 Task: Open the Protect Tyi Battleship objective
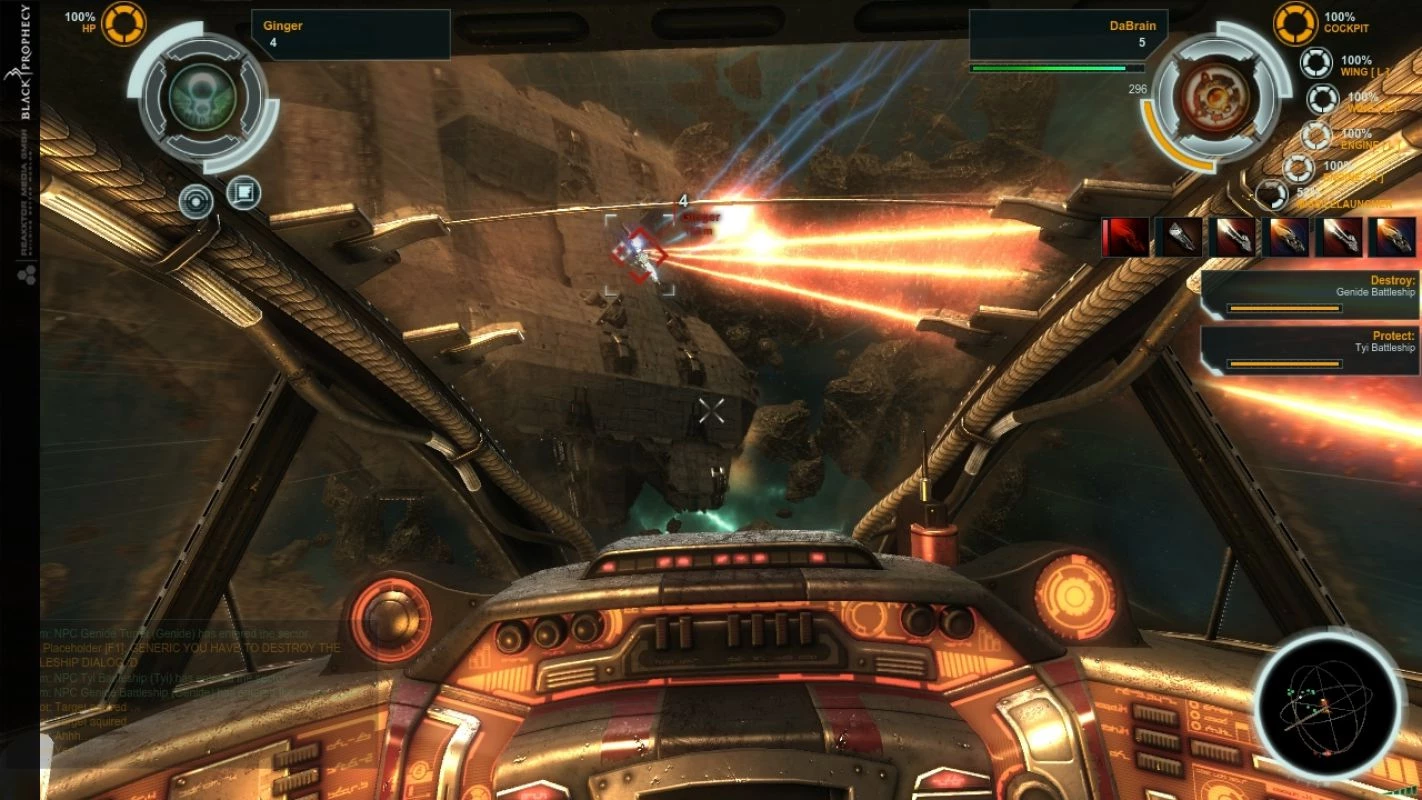coord(1310,350)
